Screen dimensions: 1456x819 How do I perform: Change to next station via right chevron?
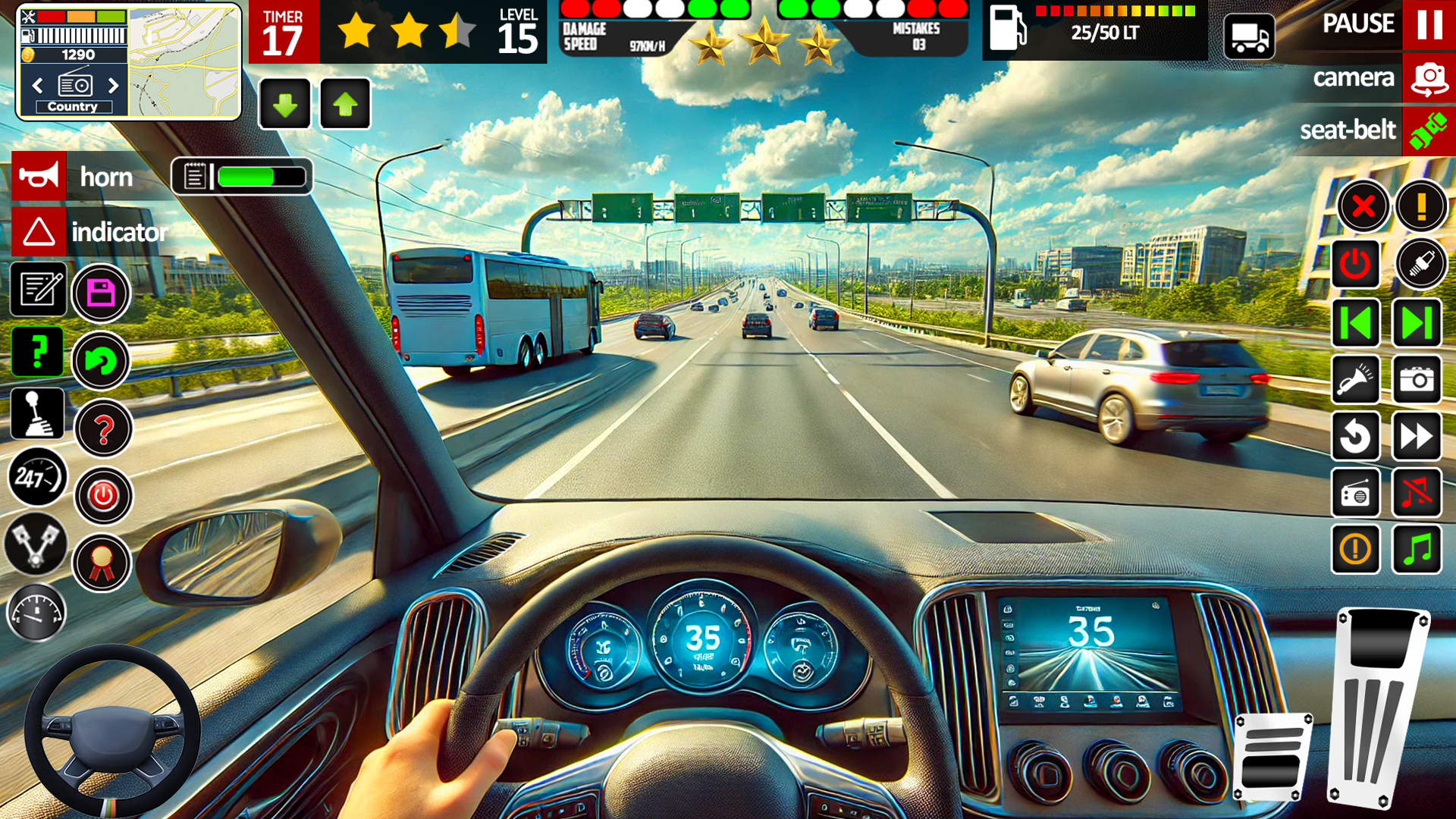114,86
